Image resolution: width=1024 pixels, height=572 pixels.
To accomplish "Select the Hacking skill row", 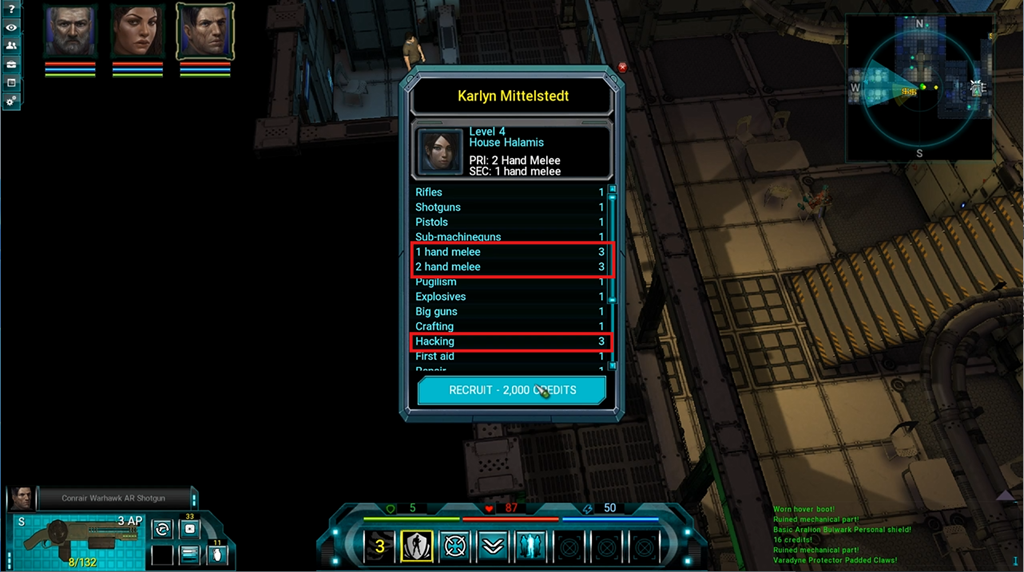I will coord(510,342).
